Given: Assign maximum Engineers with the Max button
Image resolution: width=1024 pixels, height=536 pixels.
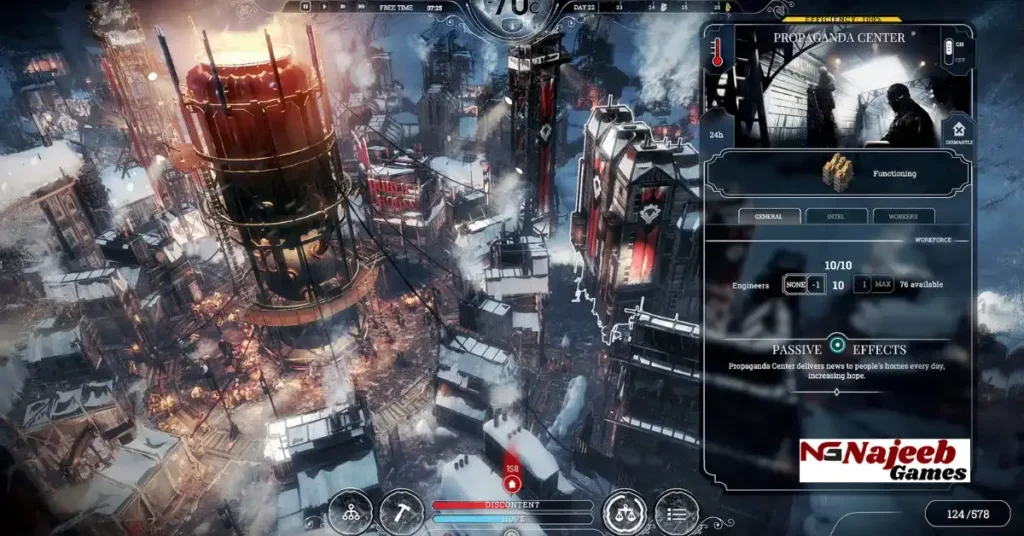Looking at the screenshot, I should 882,285.
